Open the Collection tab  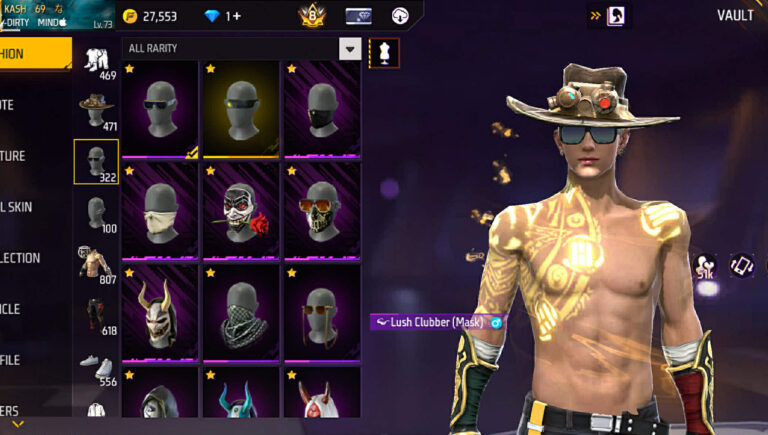tap(25, 257)
